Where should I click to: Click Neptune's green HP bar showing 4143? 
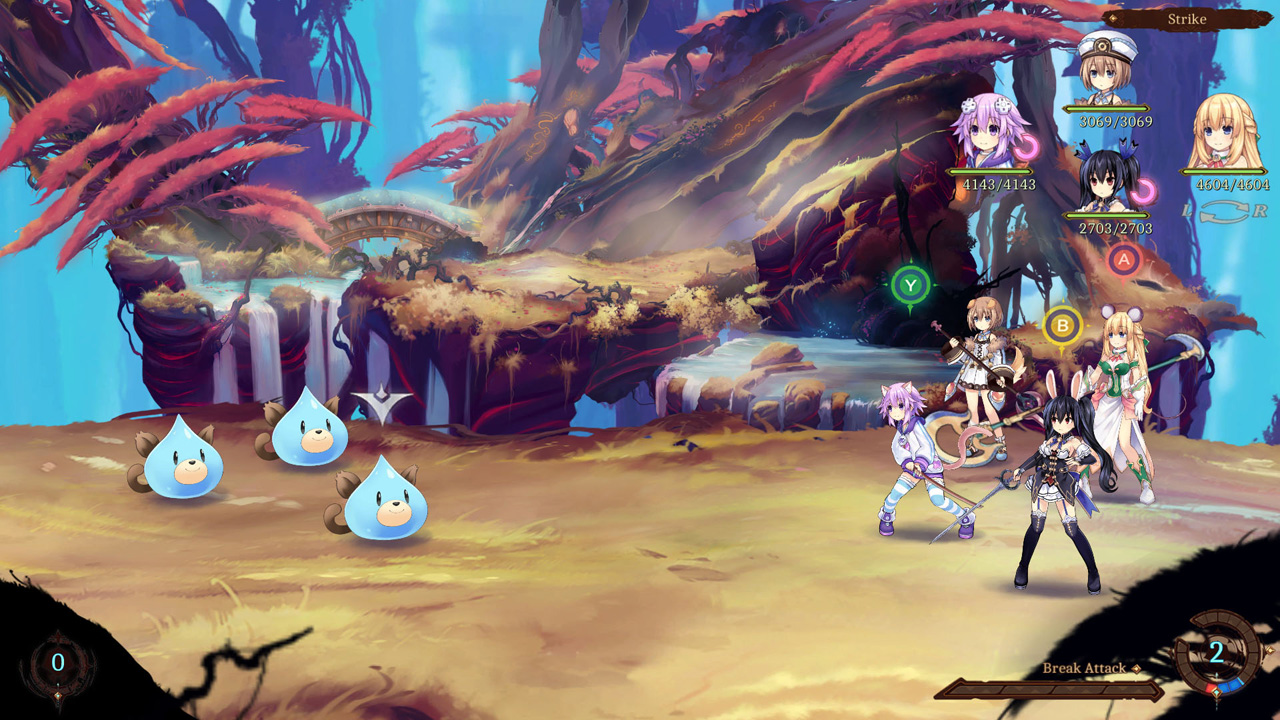[990, 171]
